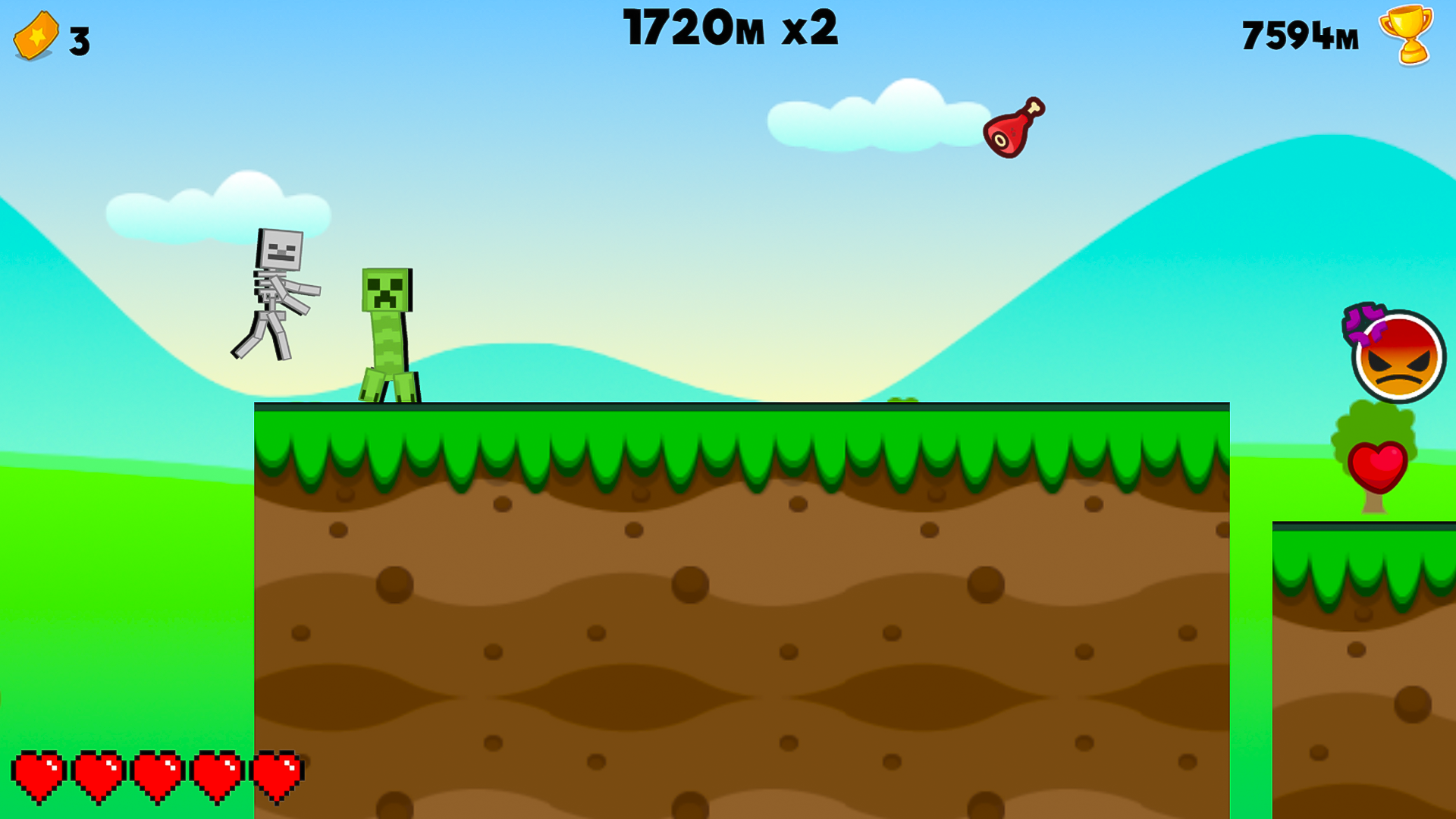The width and height of the screenshot is (1456, 819).
Task: Tap the flying meat drumstick pickup
Action: point(1014,127)
